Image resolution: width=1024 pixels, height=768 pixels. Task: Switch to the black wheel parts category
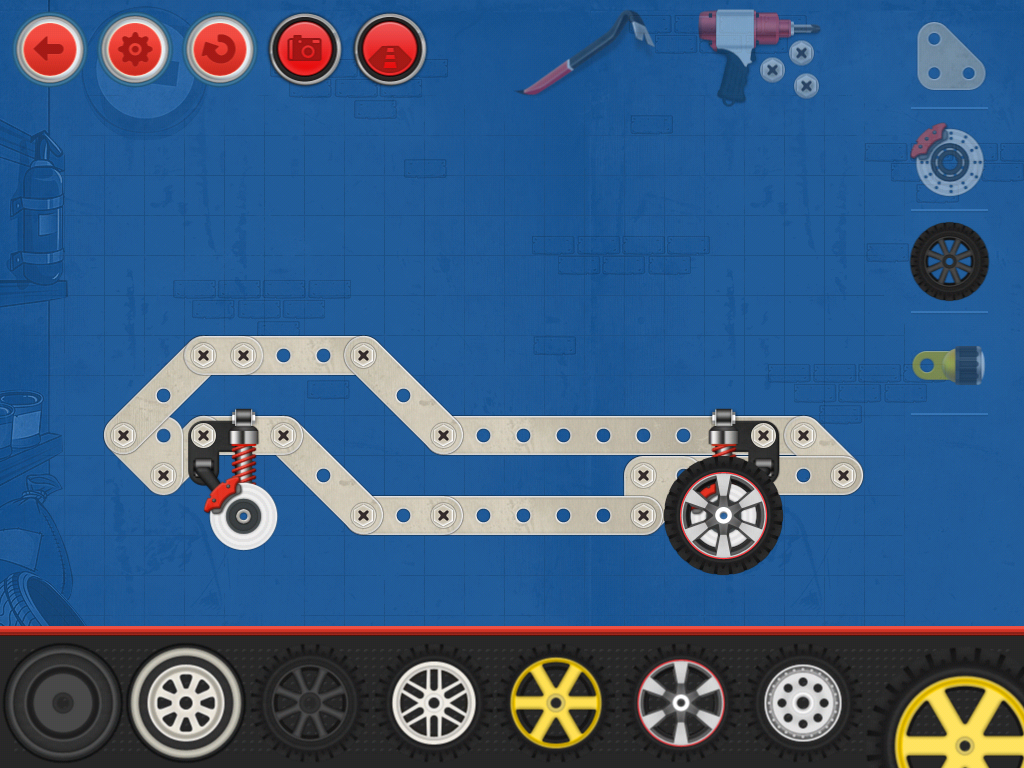coord(949,261)
